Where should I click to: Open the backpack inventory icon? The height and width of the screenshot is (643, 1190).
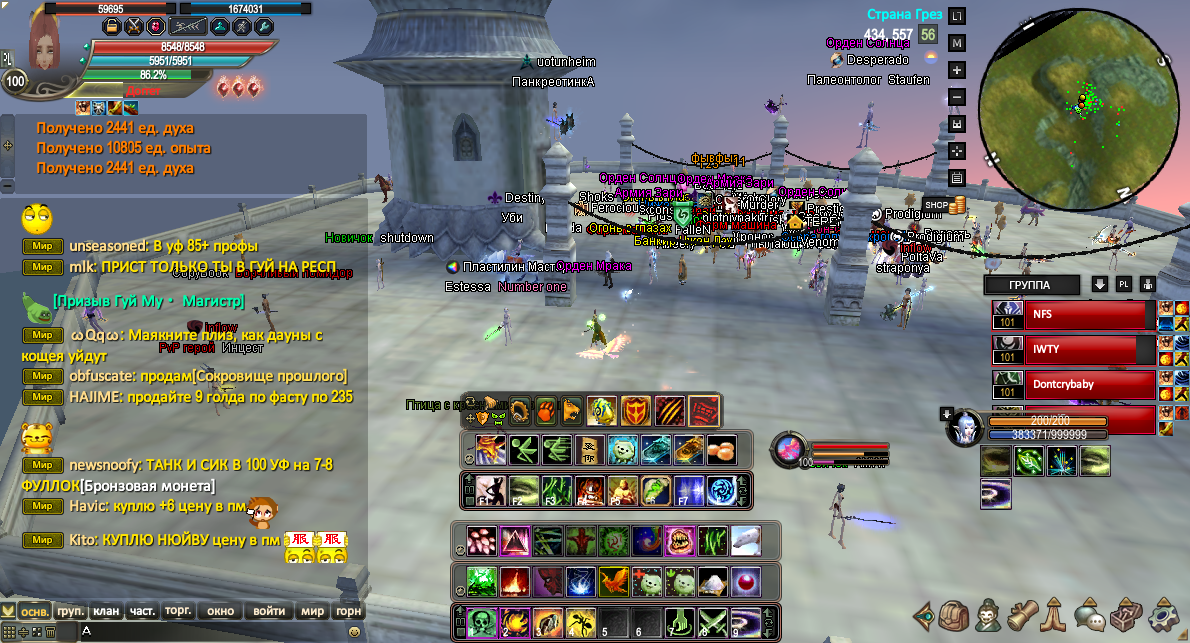pyautogui.click(x=955, y=613)
